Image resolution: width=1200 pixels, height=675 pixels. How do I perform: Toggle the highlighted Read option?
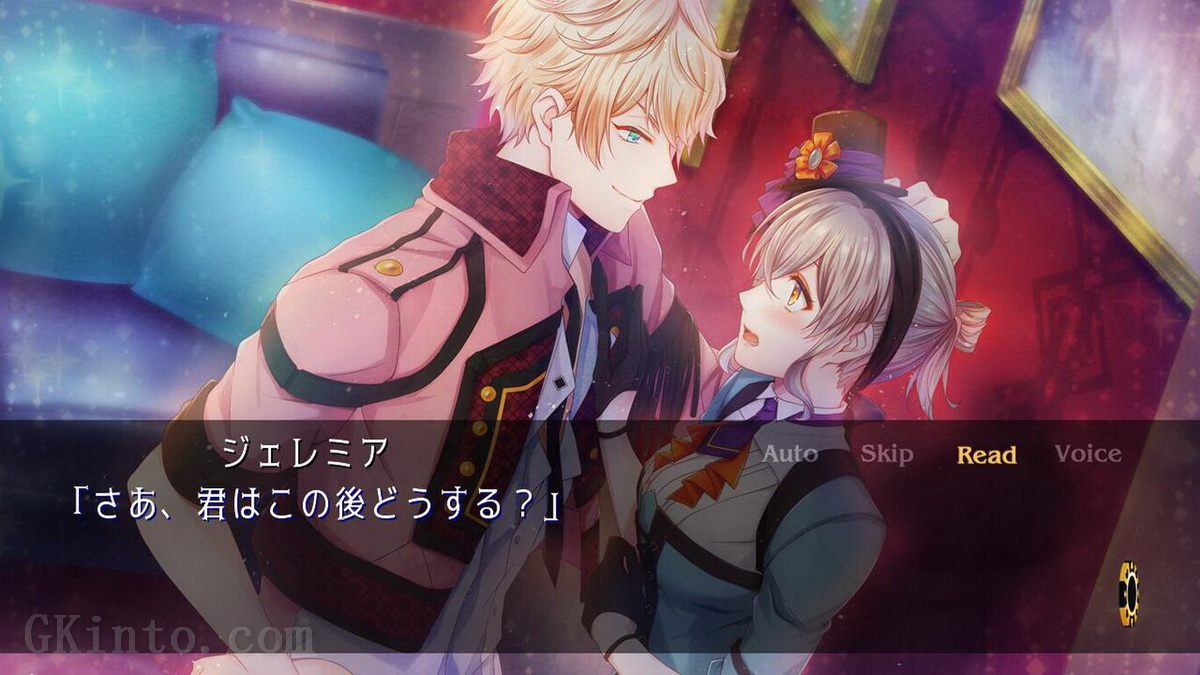click(x=986, y=455)
